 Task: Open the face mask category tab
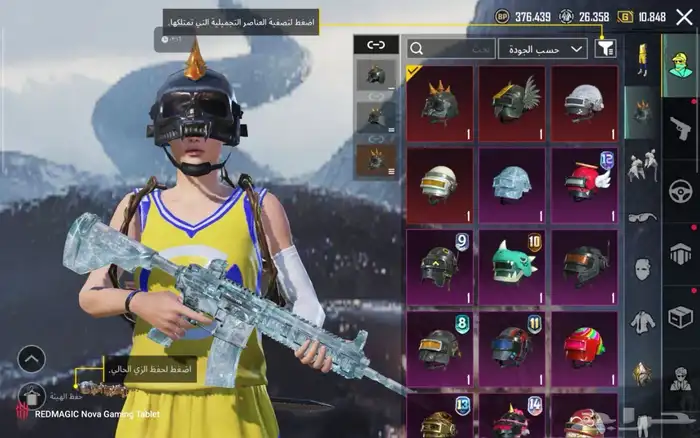[641, 269]
